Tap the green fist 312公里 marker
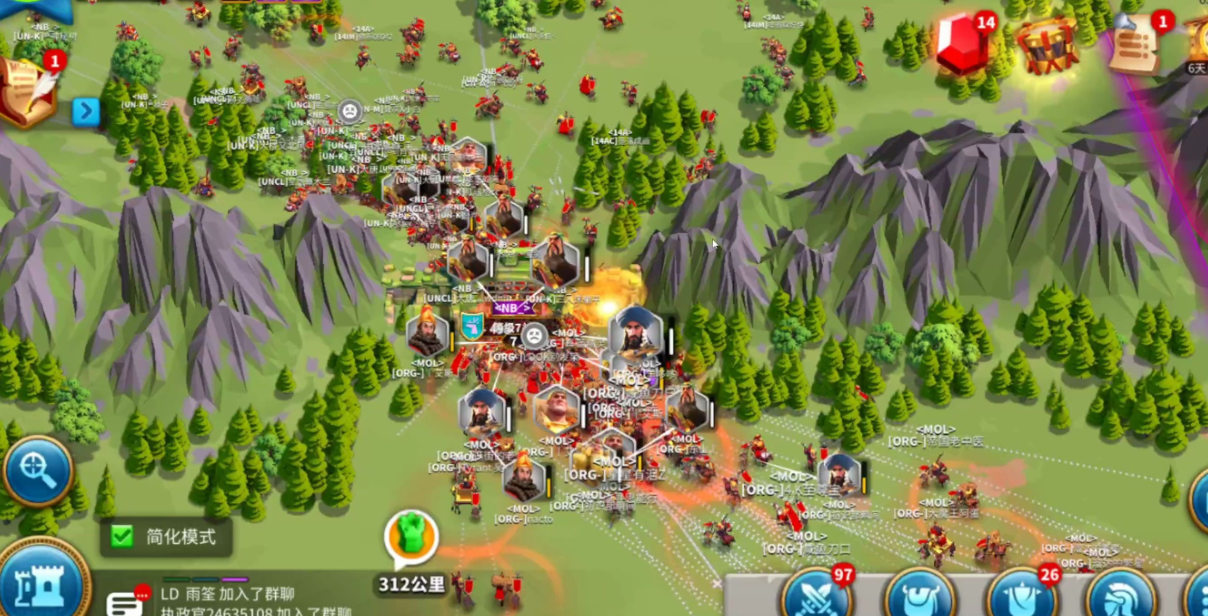 [x=411, y=541]
